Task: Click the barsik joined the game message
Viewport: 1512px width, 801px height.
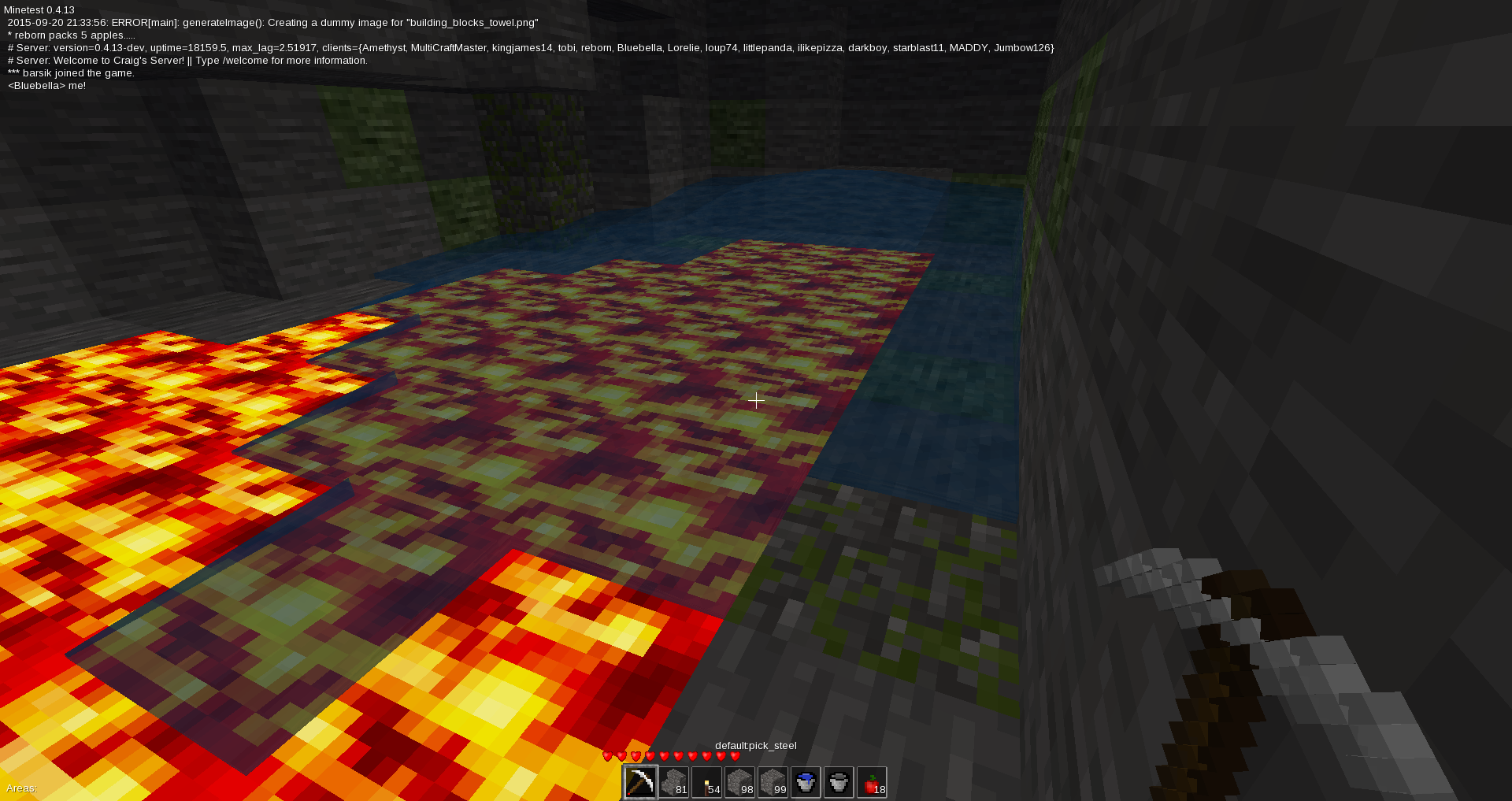Action: 69,72
